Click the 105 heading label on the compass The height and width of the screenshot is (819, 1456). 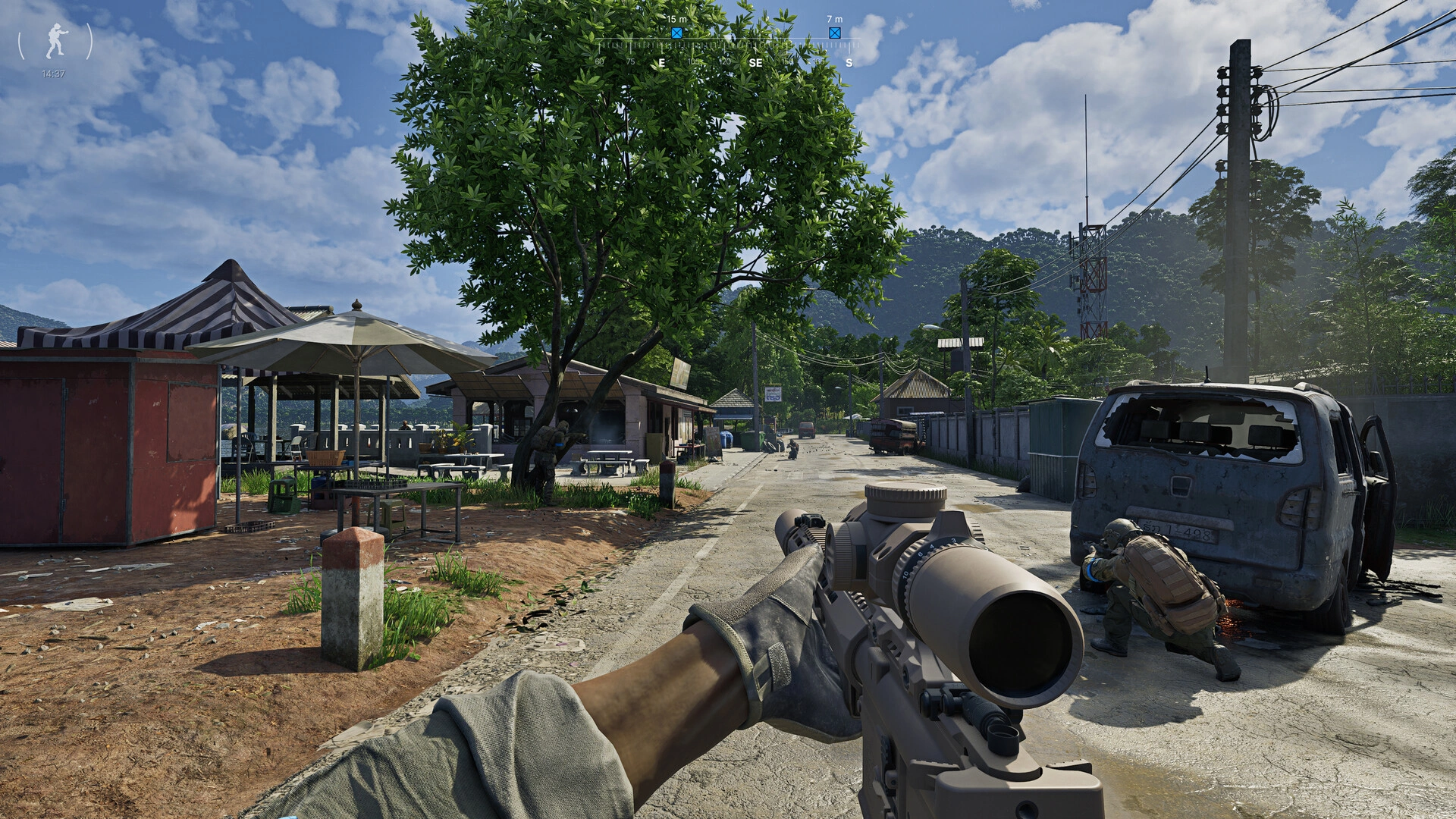(x=694, y=63)
